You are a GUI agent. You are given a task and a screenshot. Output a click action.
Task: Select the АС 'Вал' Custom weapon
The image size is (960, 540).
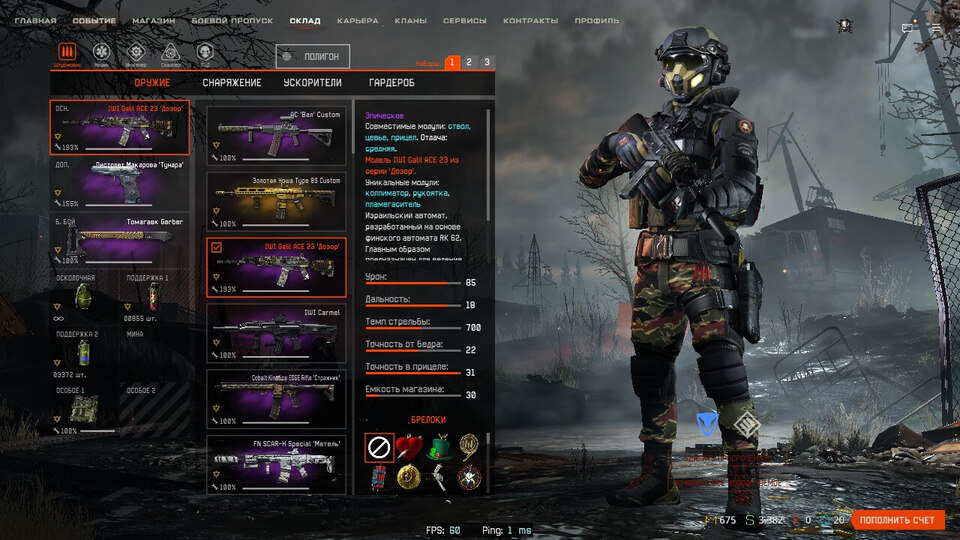coord(277,134)
